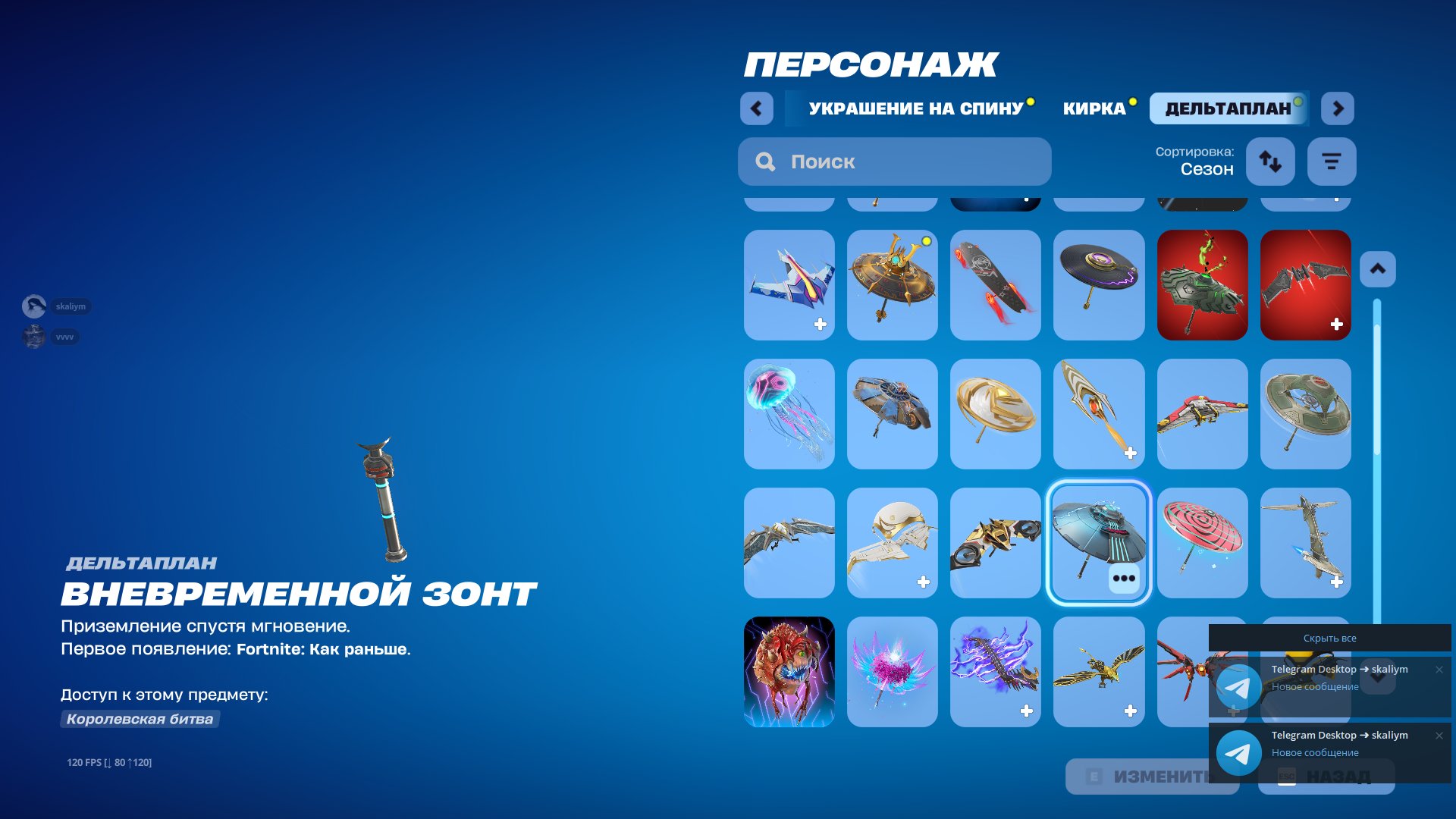1456x819 pixels.
Task: Switch to the КИРКА tab
Action: (1092, 108)
